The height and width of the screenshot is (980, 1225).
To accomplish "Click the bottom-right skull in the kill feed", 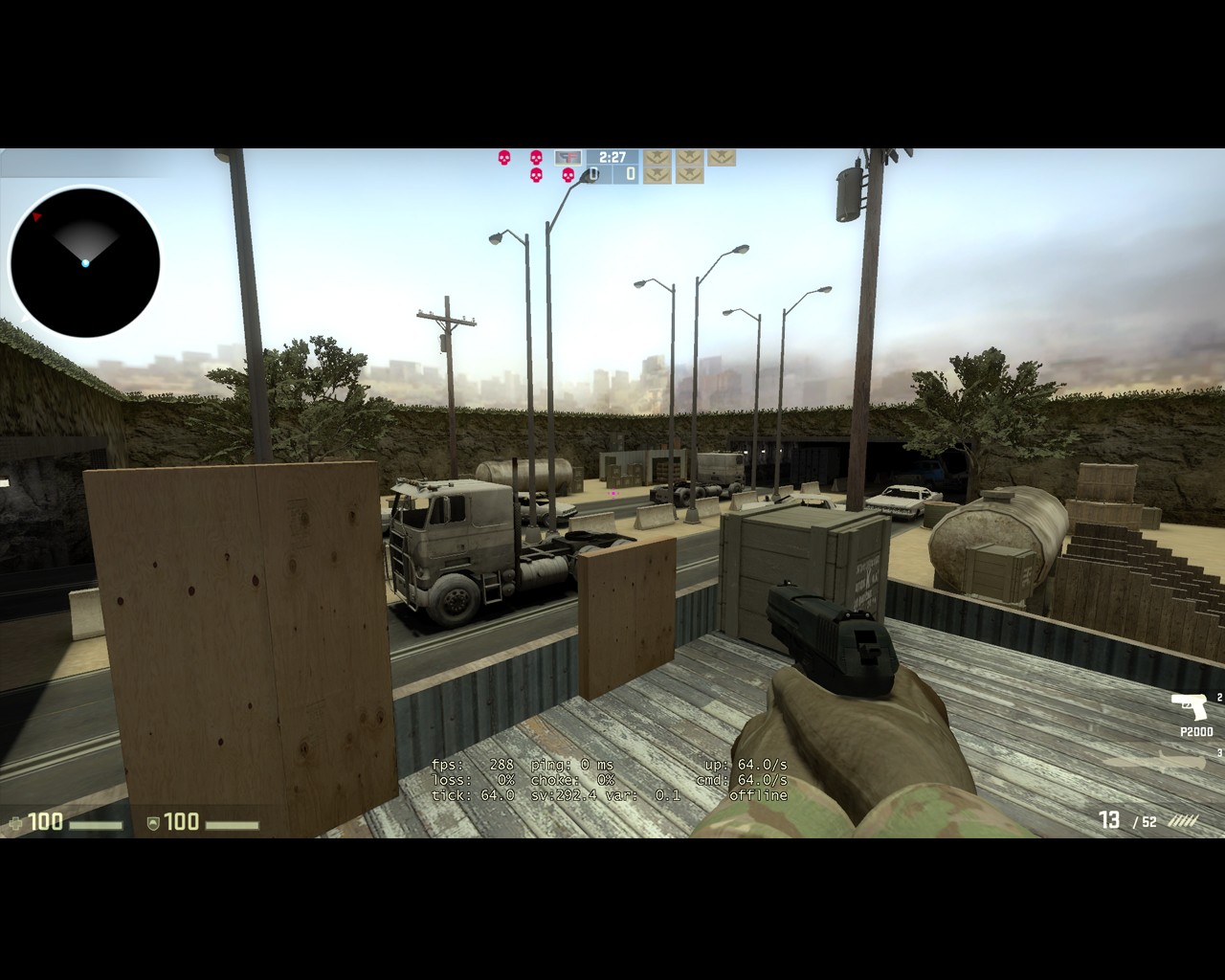I will [568, 174].
